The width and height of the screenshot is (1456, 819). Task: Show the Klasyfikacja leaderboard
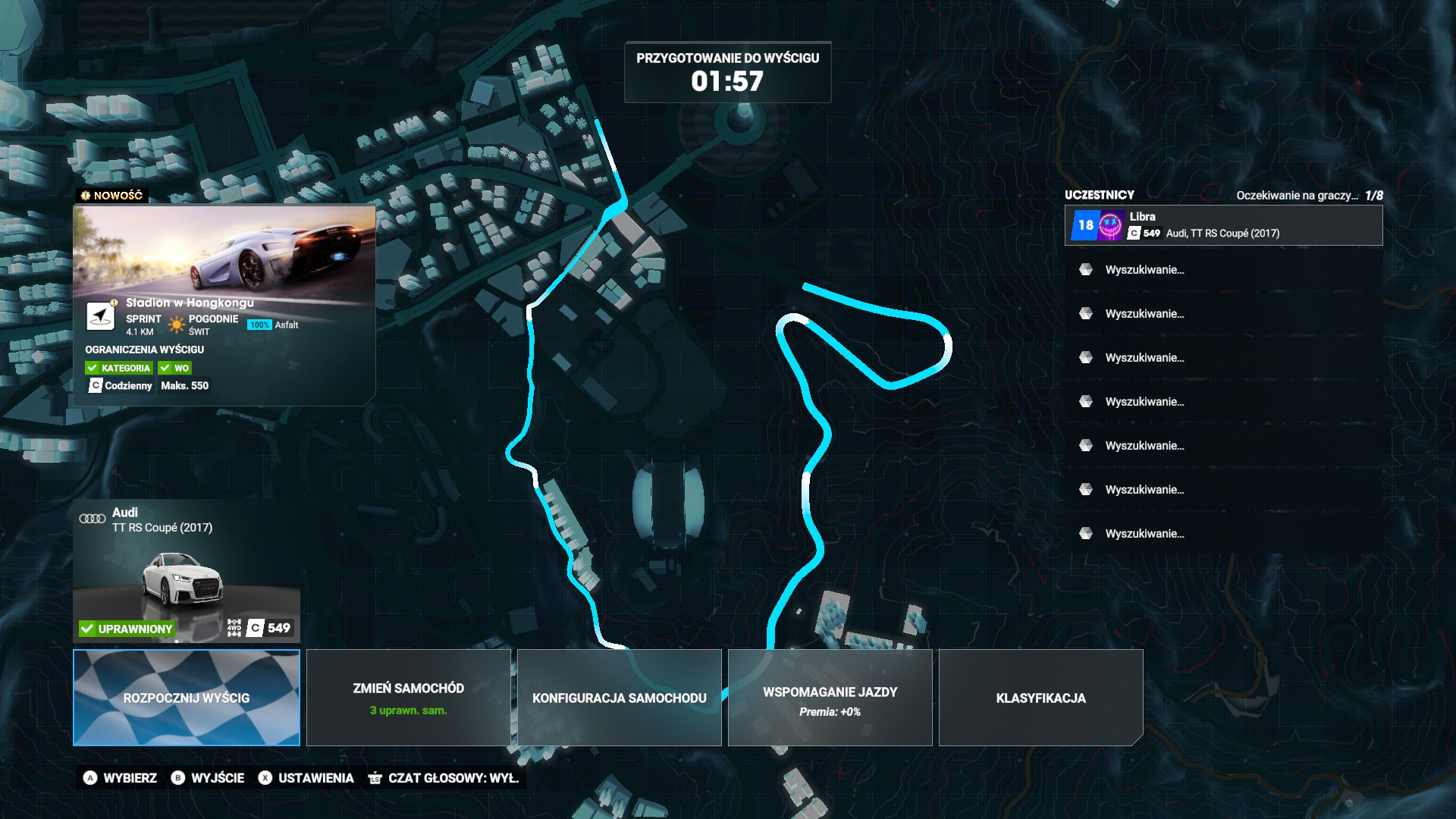click(x=1040, y=698)
